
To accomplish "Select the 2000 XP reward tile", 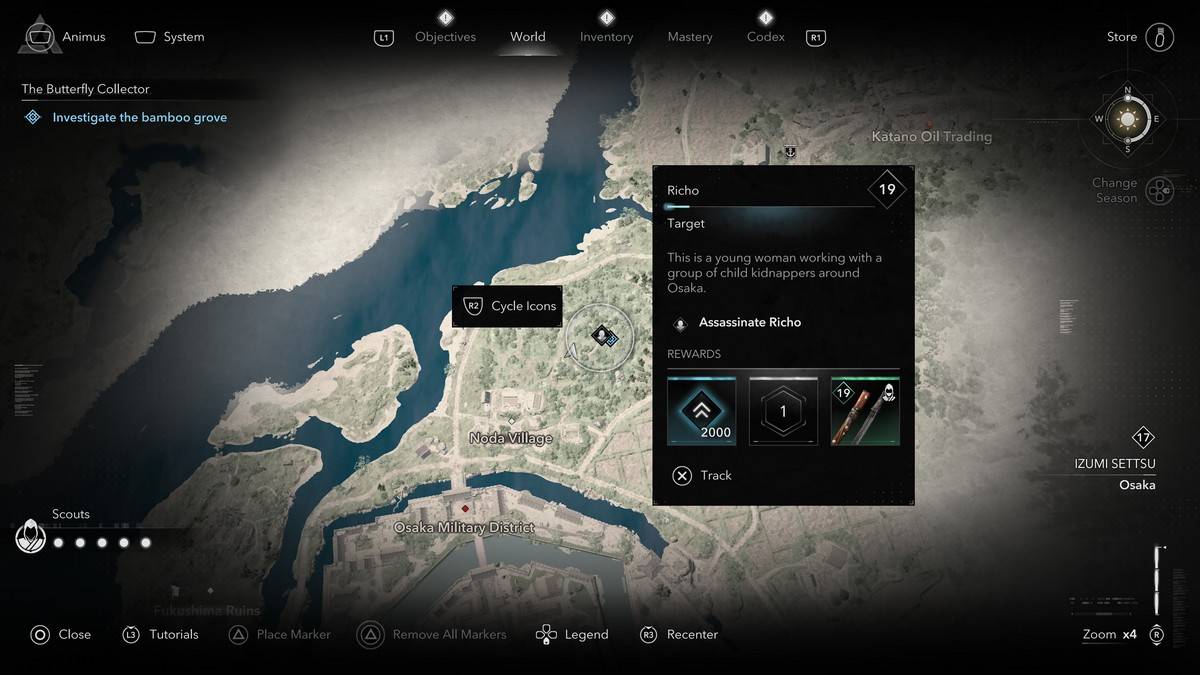I will [x=701, y=411].
